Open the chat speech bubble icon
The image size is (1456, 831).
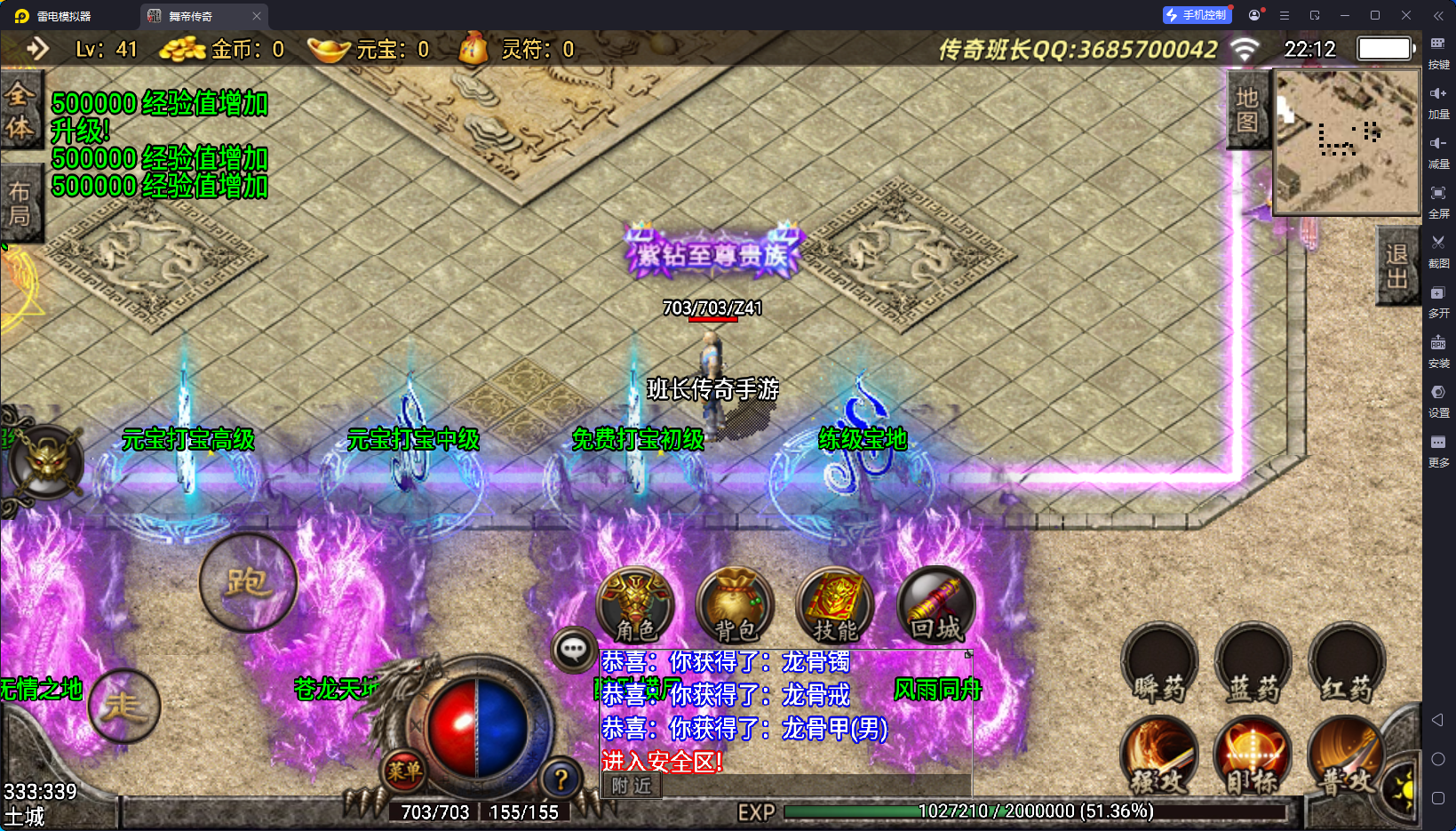tap(573, 650)
